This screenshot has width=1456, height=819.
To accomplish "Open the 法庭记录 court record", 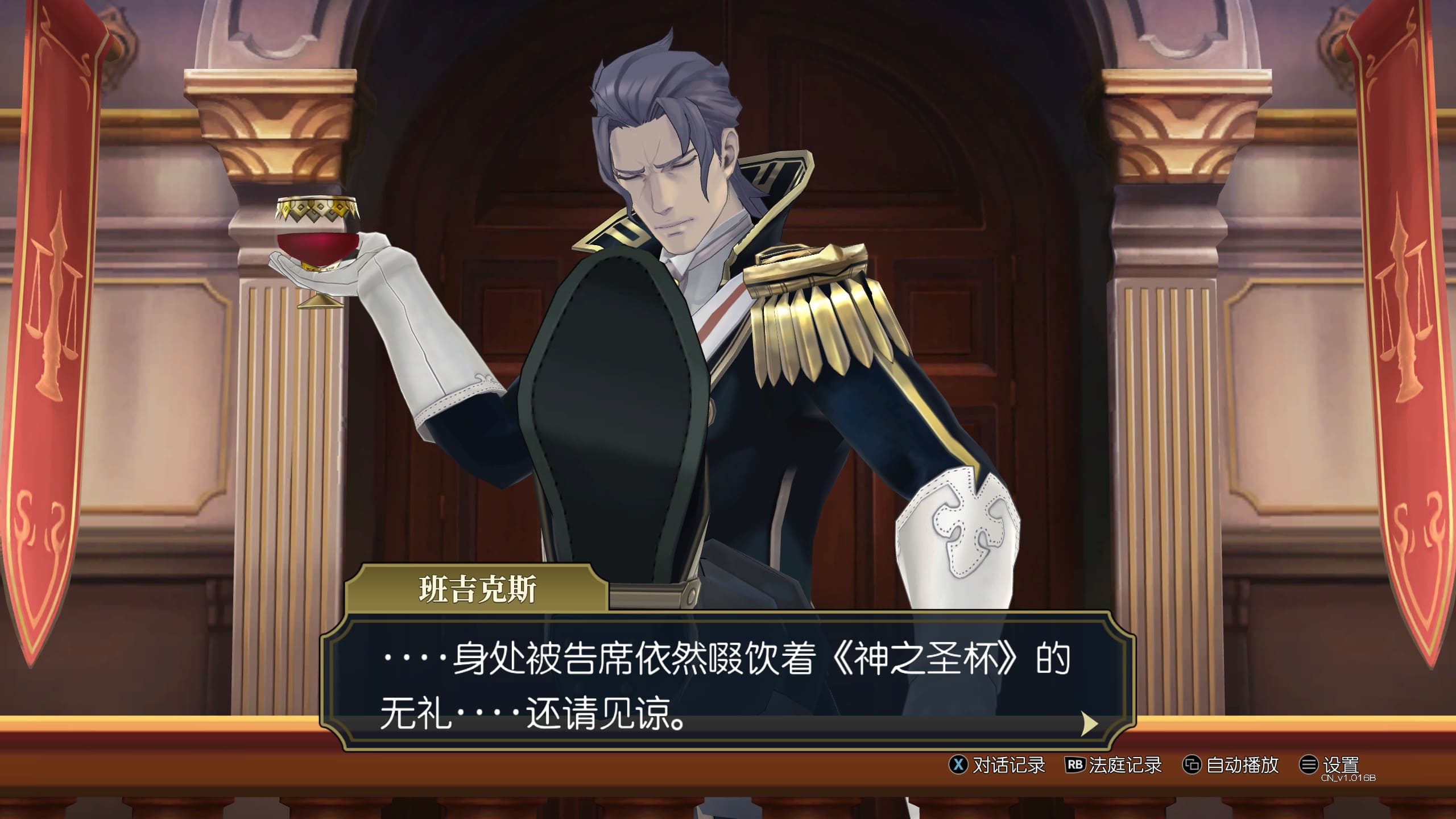I will tap(1114, 765).
